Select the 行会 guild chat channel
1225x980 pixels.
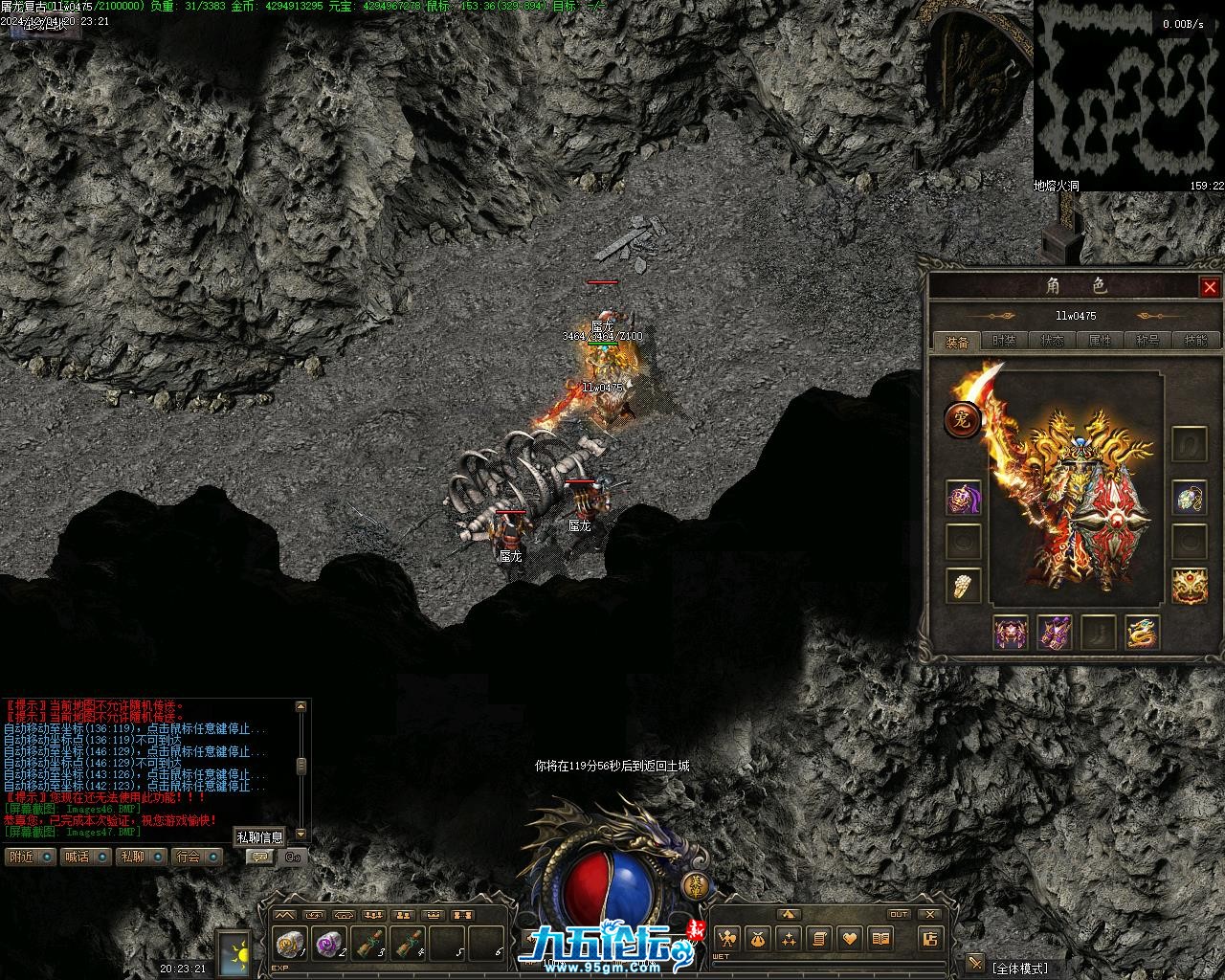pyautogui.click(x=189, y=857)
